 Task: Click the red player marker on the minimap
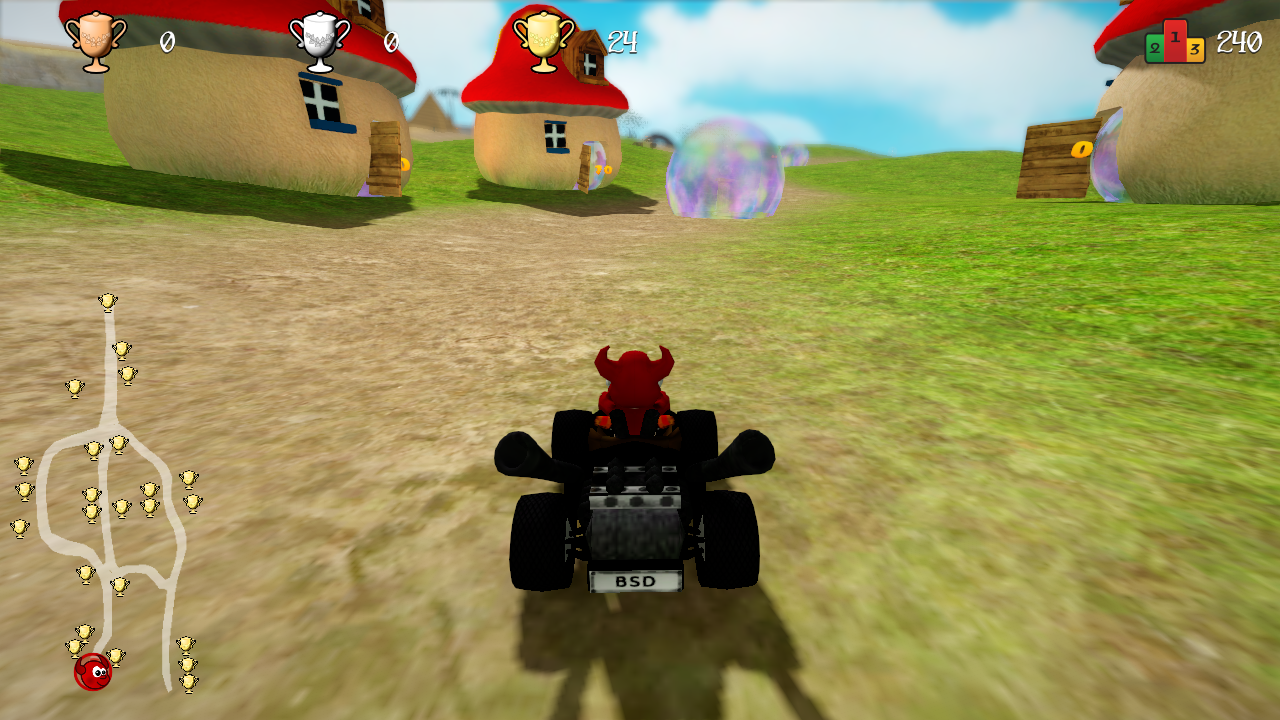(x=90, y=674)
